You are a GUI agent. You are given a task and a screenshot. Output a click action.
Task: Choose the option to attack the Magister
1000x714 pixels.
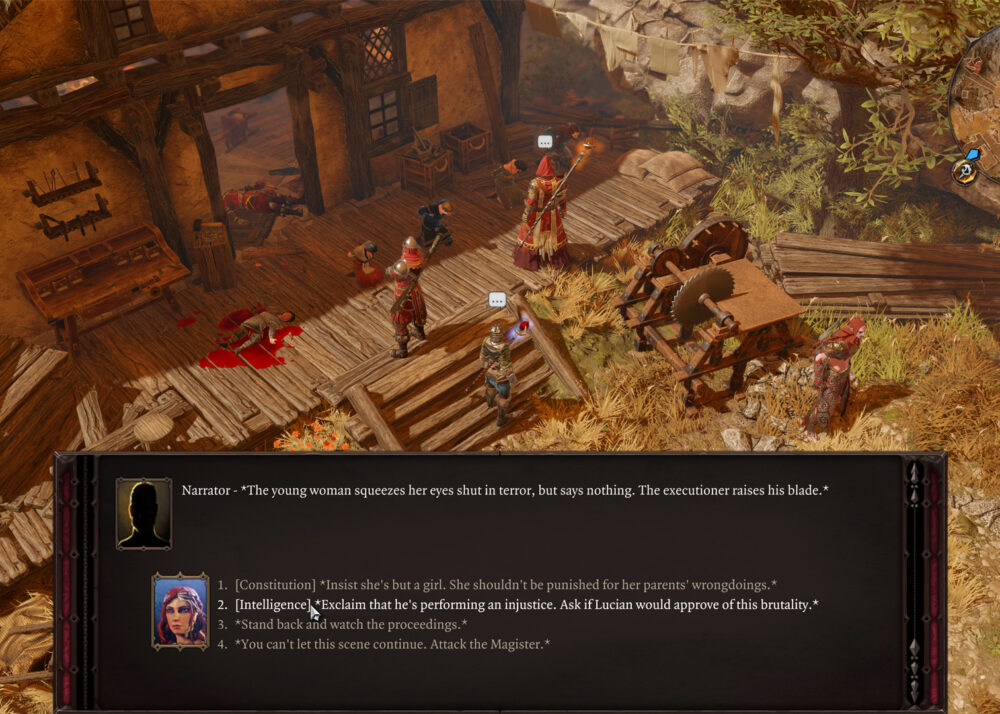pos(392,645)
